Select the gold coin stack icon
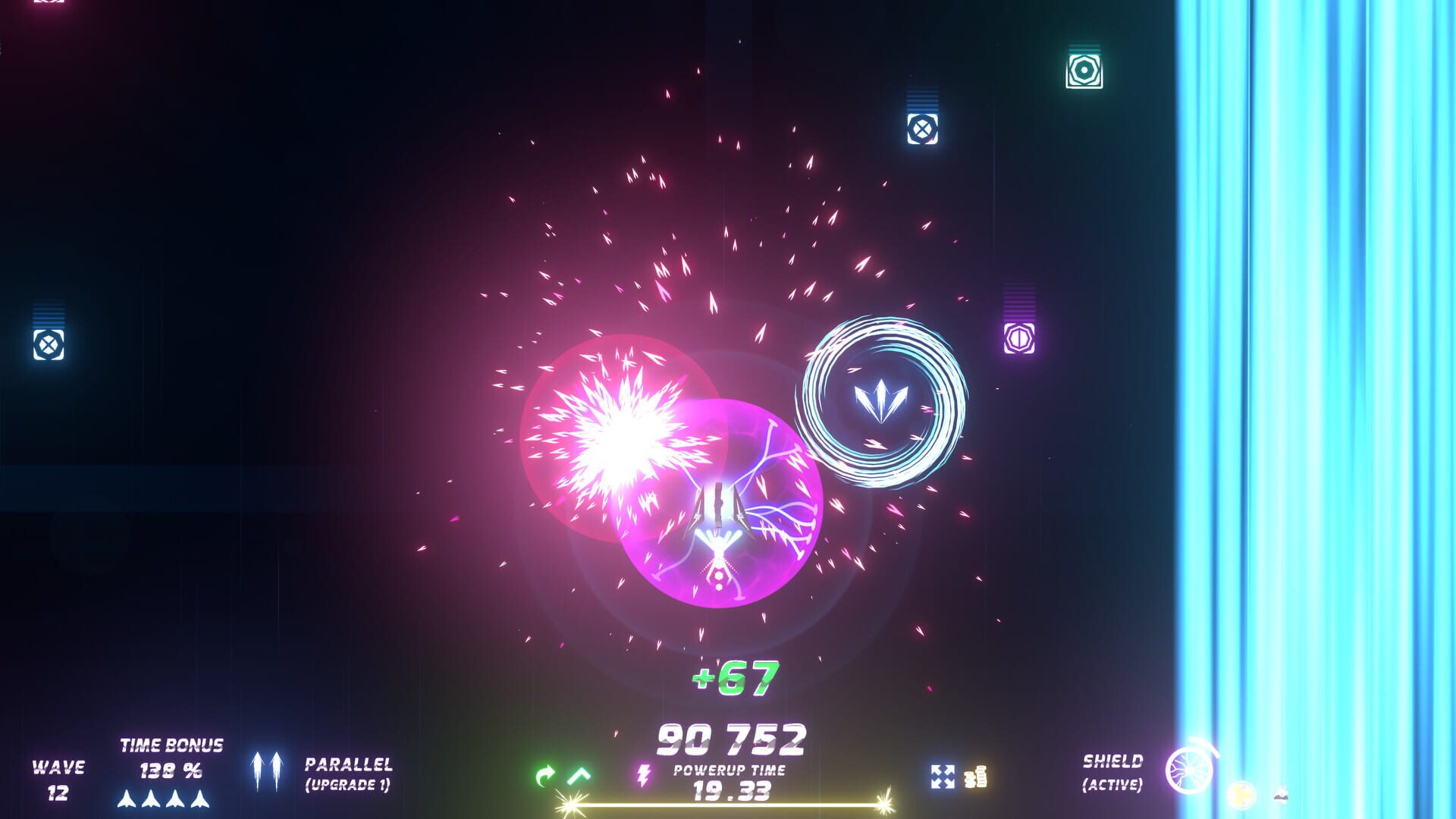The image size is (1456, 819). pyautogui.click(x=976, y=777)
